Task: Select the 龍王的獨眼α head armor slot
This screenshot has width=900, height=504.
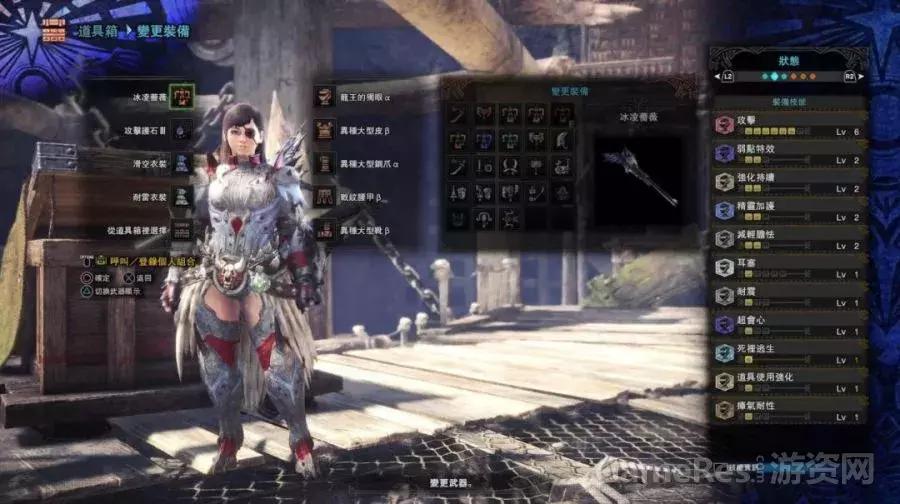Action: pyautogui.click(x=324, y=96)
